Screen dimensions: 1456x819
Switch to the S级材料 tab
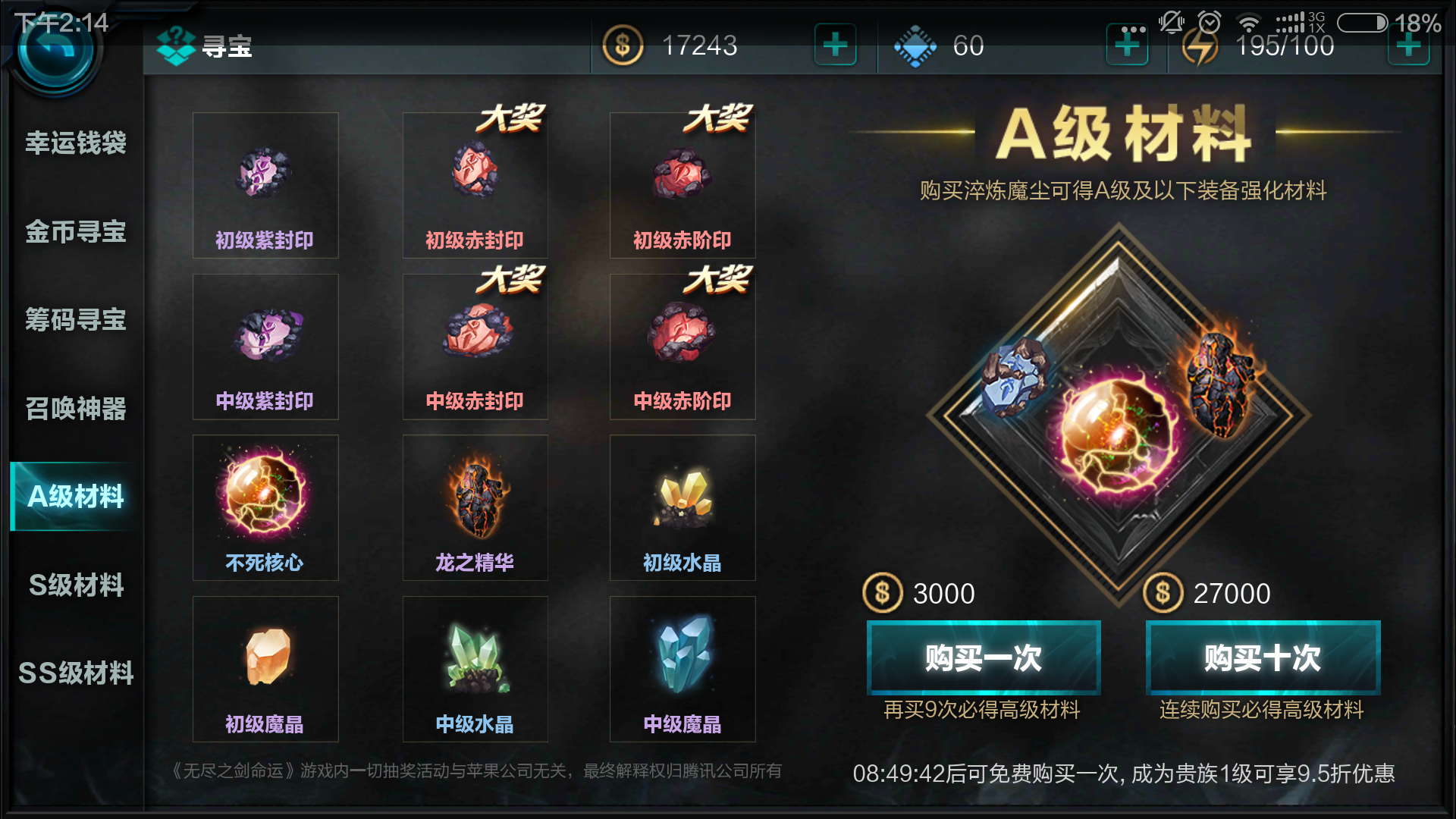[x=73, y=585]
